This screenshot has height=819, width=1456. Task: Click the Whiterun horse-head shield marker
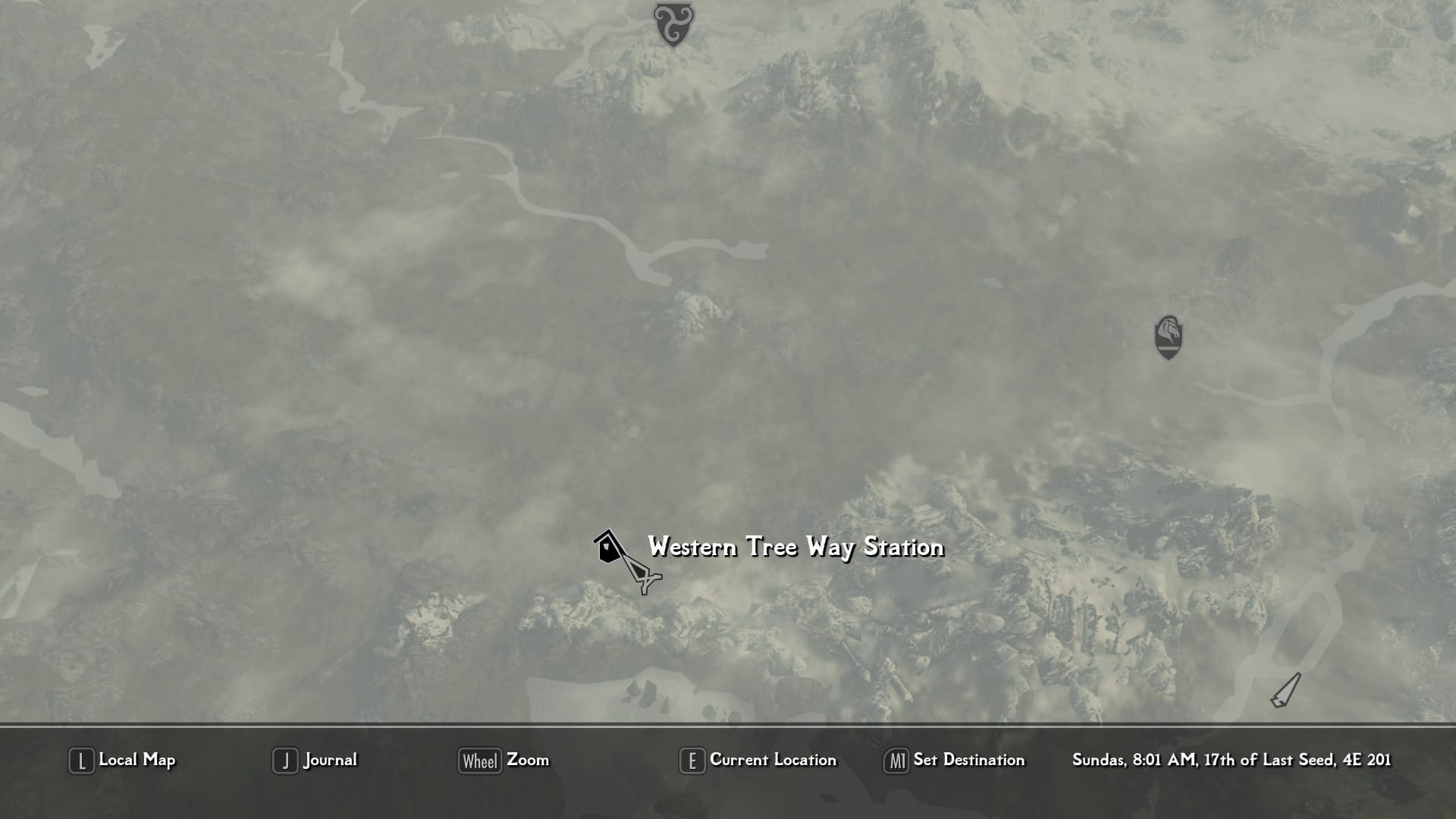click(1168, 337)
